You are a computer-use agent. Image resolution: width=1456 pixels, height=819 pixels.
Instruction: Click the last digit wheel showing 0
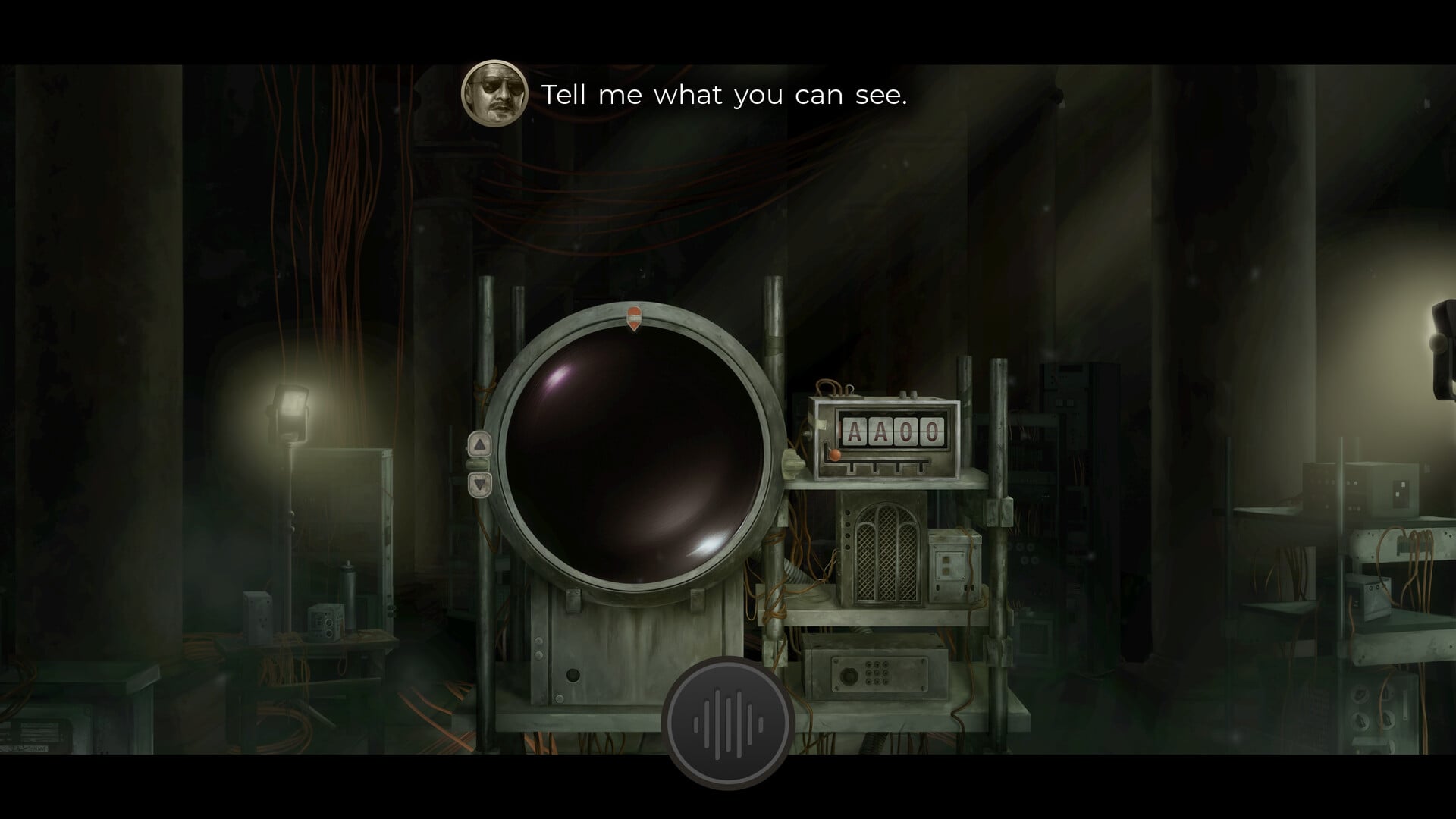coord(930,431)
